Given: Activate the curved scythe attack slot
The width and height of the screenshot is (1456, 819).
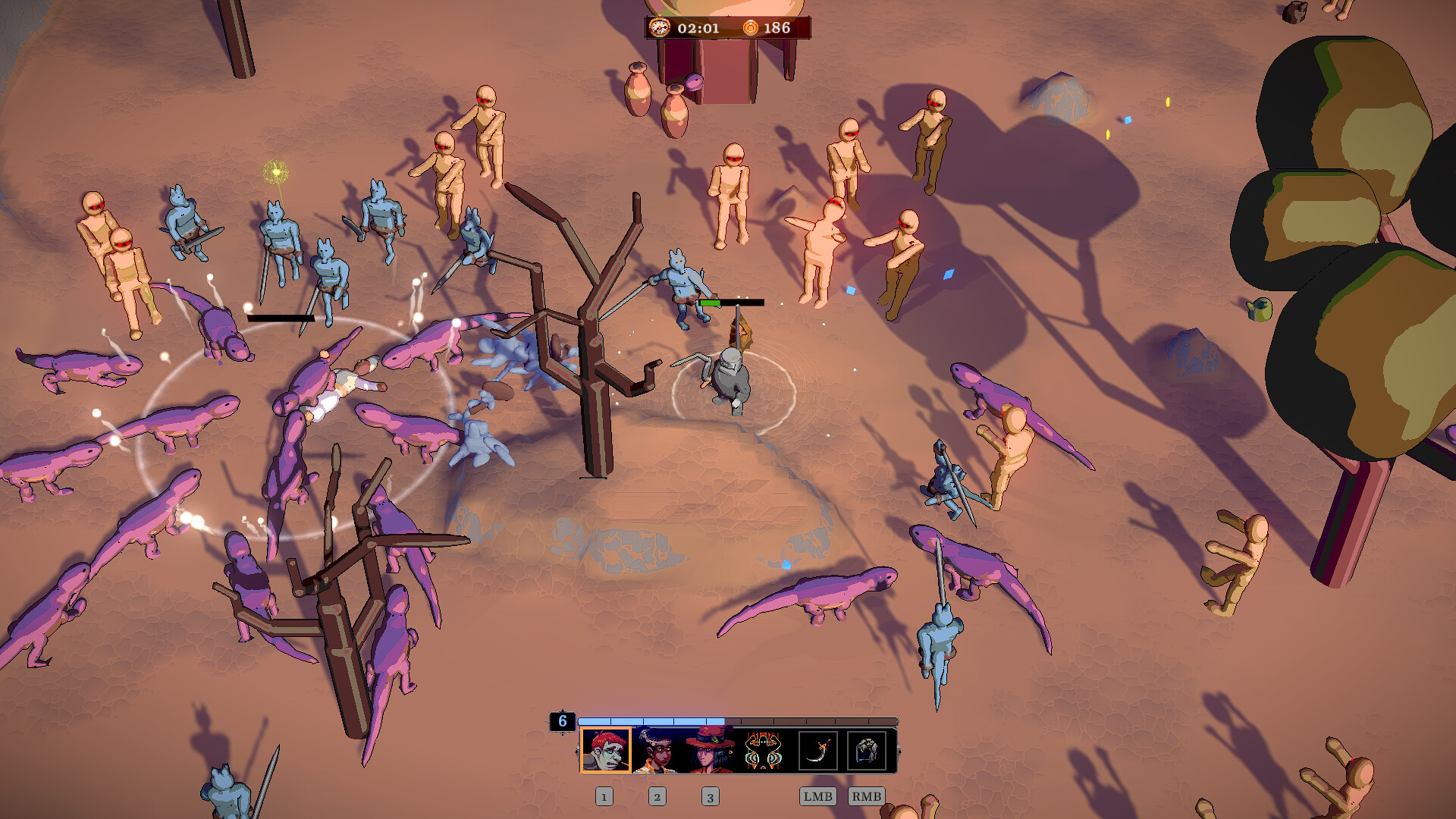Looking at the screenshot, I should pyautogui.click(x=817, y=751).
